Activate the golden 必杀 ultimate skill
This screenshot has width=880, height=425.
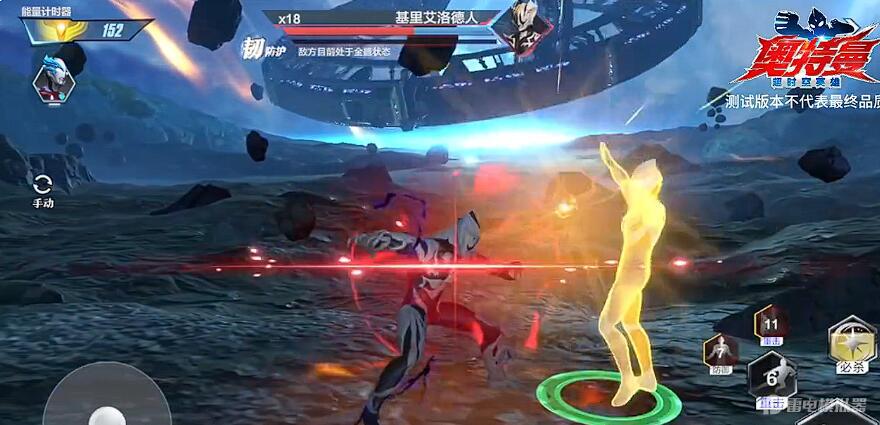[x=852, y=345]
